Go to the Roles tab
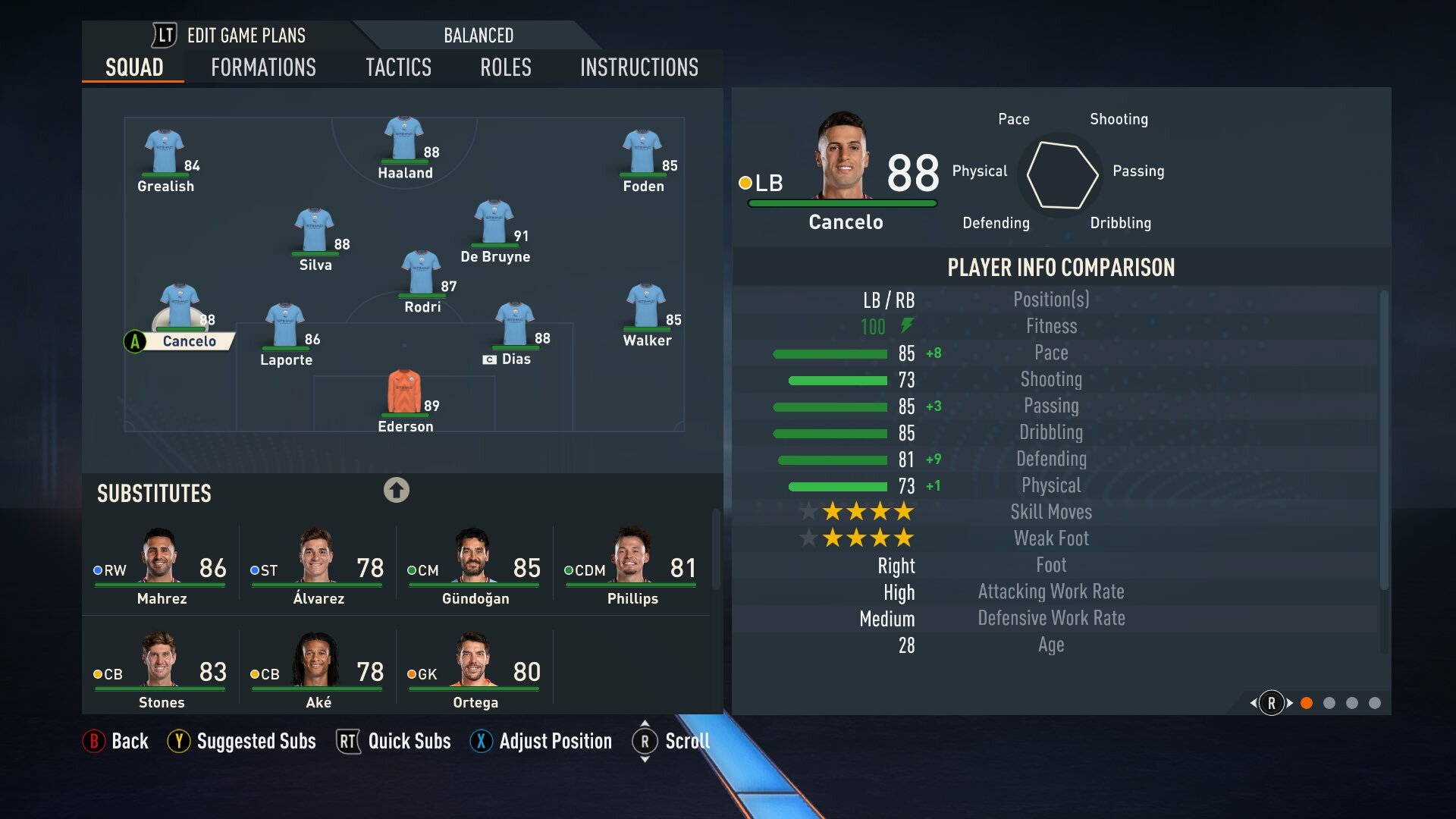 tap(505, 67)
